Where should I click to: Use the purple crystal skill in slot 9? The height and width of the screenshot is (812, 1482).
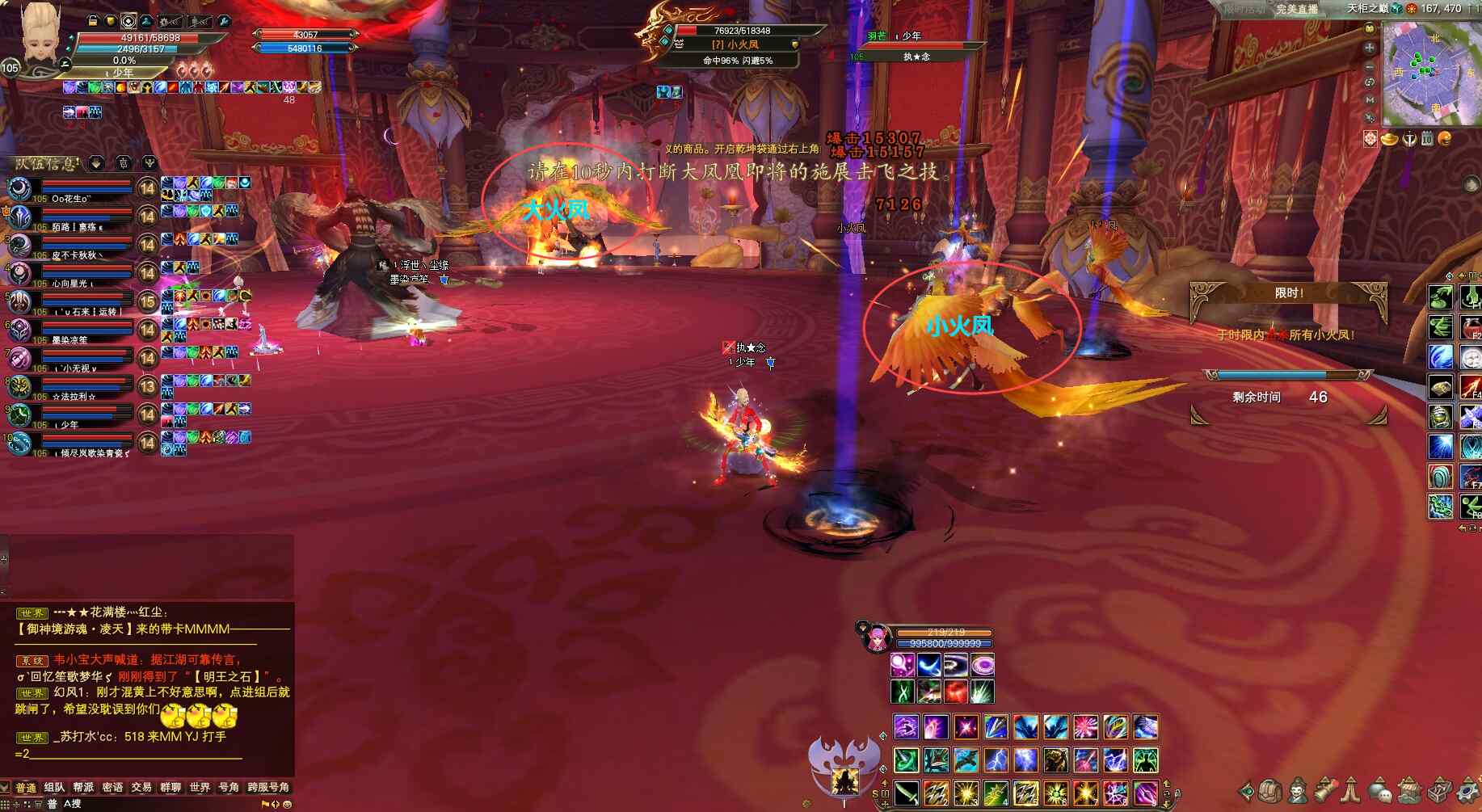(1145, 793)
